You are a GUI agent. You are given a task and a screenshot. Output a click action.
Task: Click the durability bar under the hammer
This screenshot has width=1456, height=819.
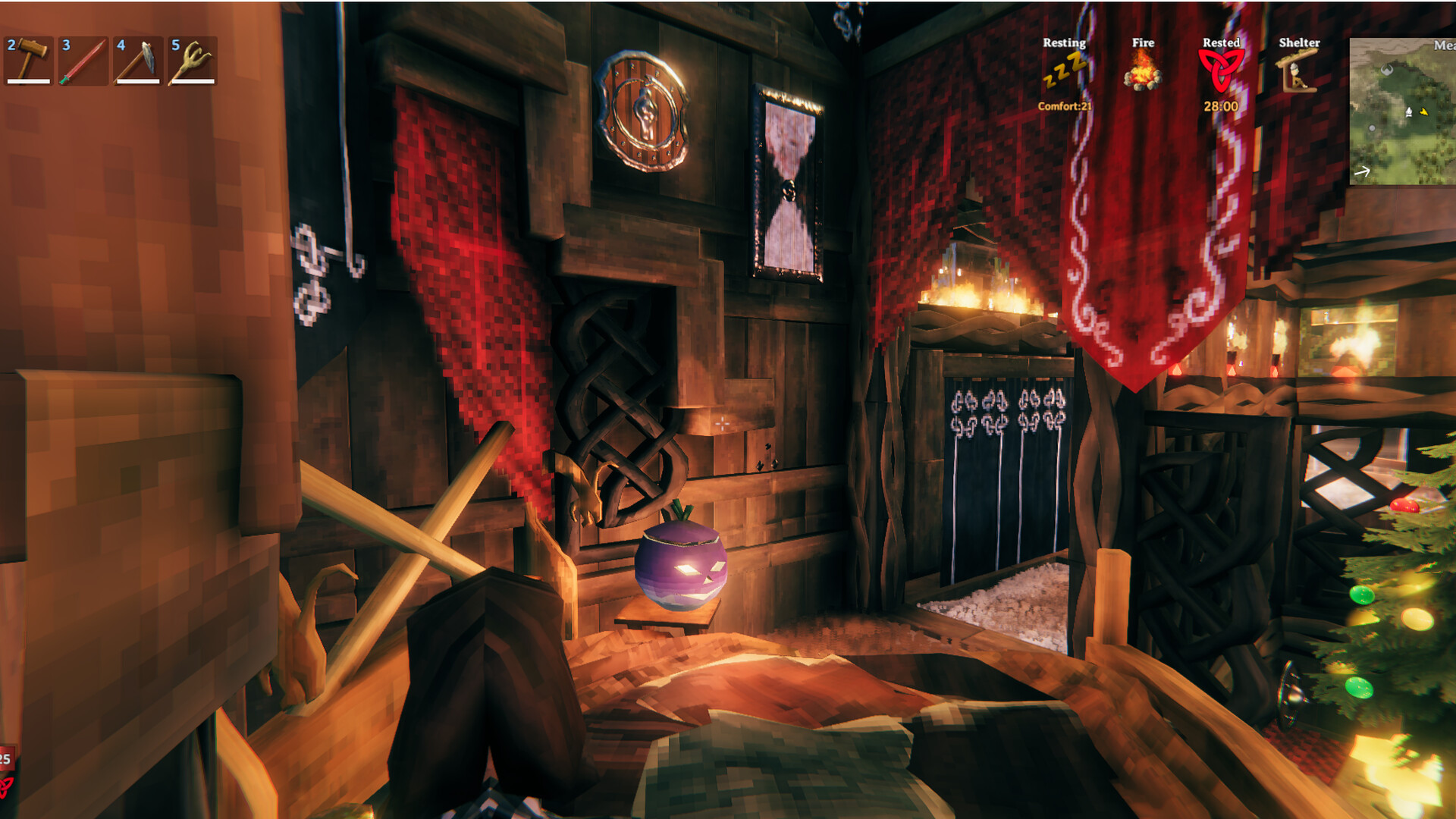(x=29, y=81)
